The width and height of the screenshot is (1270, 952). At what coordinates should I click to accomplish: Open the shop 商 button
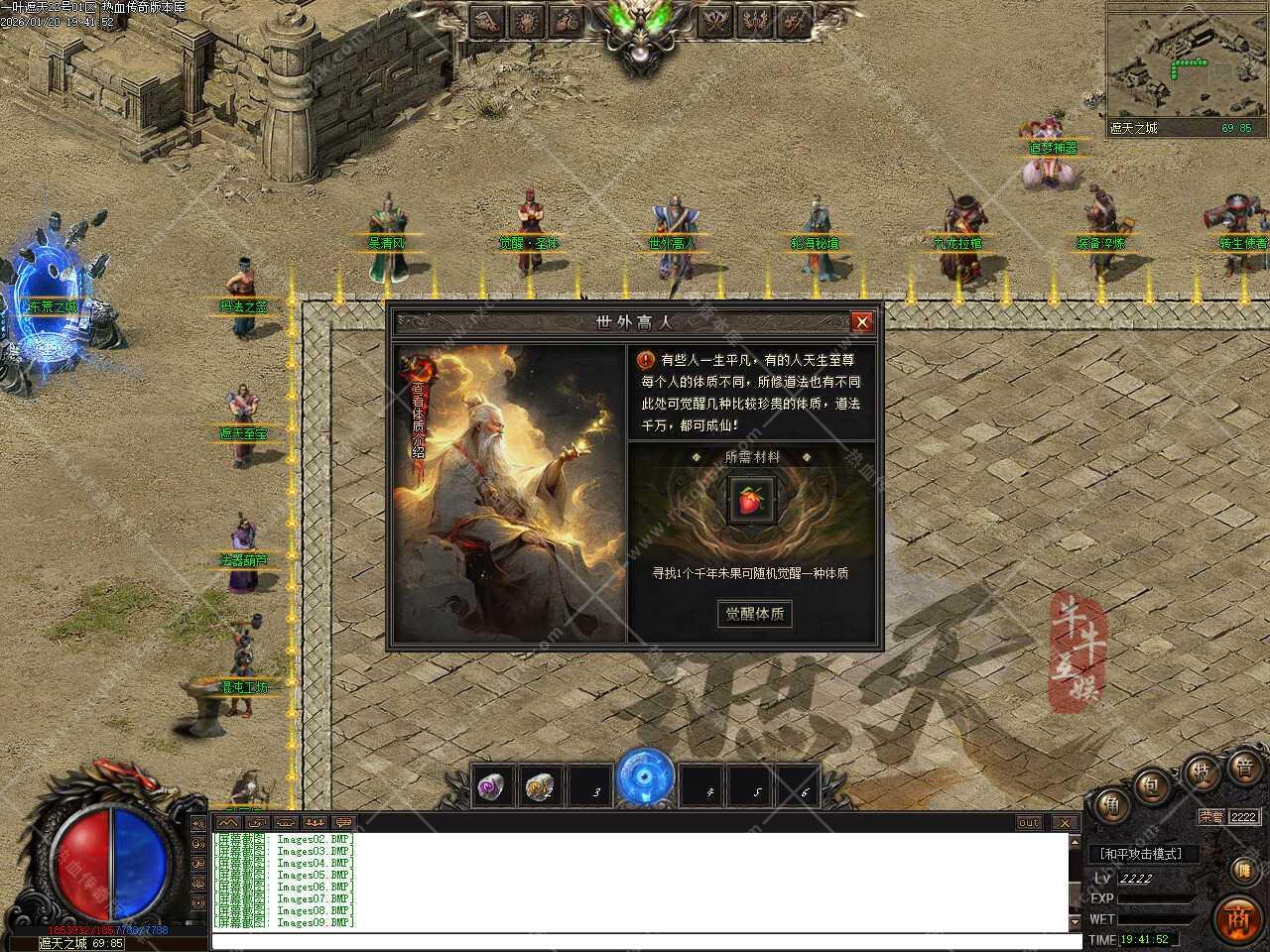(1237, 917)
